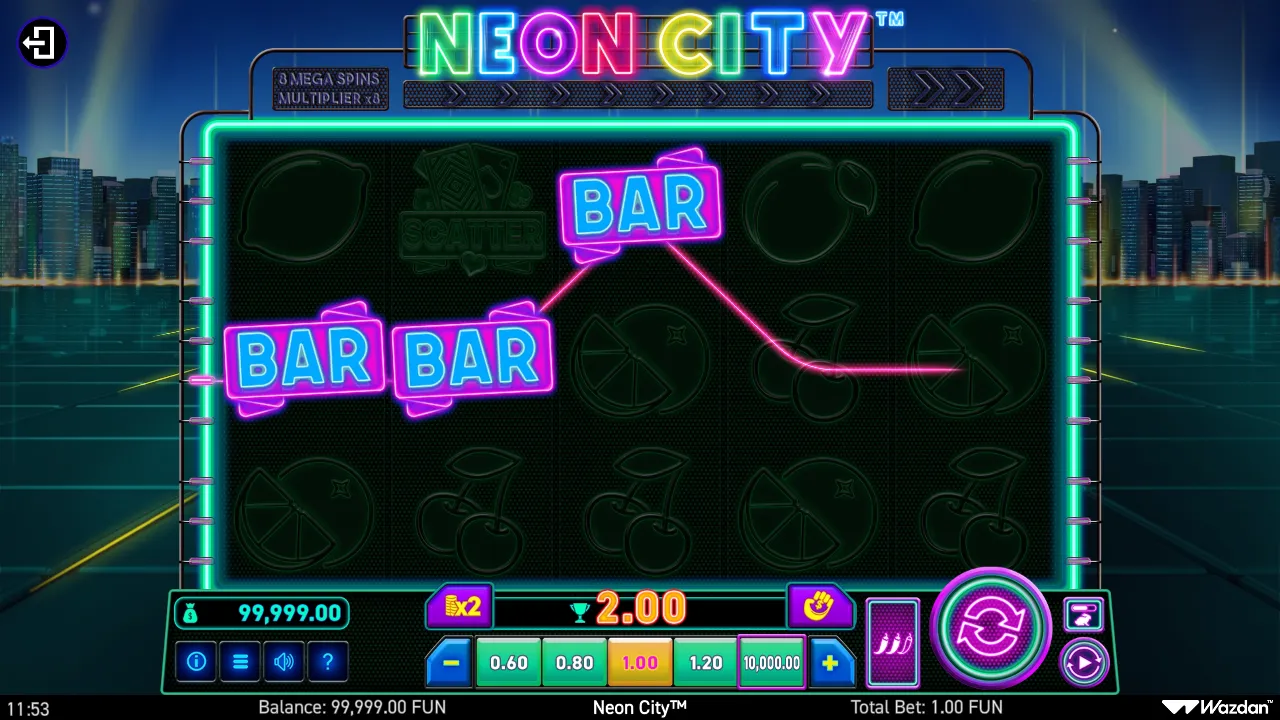Image resolution: width=1280 pixels, height=720 pixels.
Task: Click the x2 coin multiplier icon
Action: pyautogui.click(x=459, y=607)
